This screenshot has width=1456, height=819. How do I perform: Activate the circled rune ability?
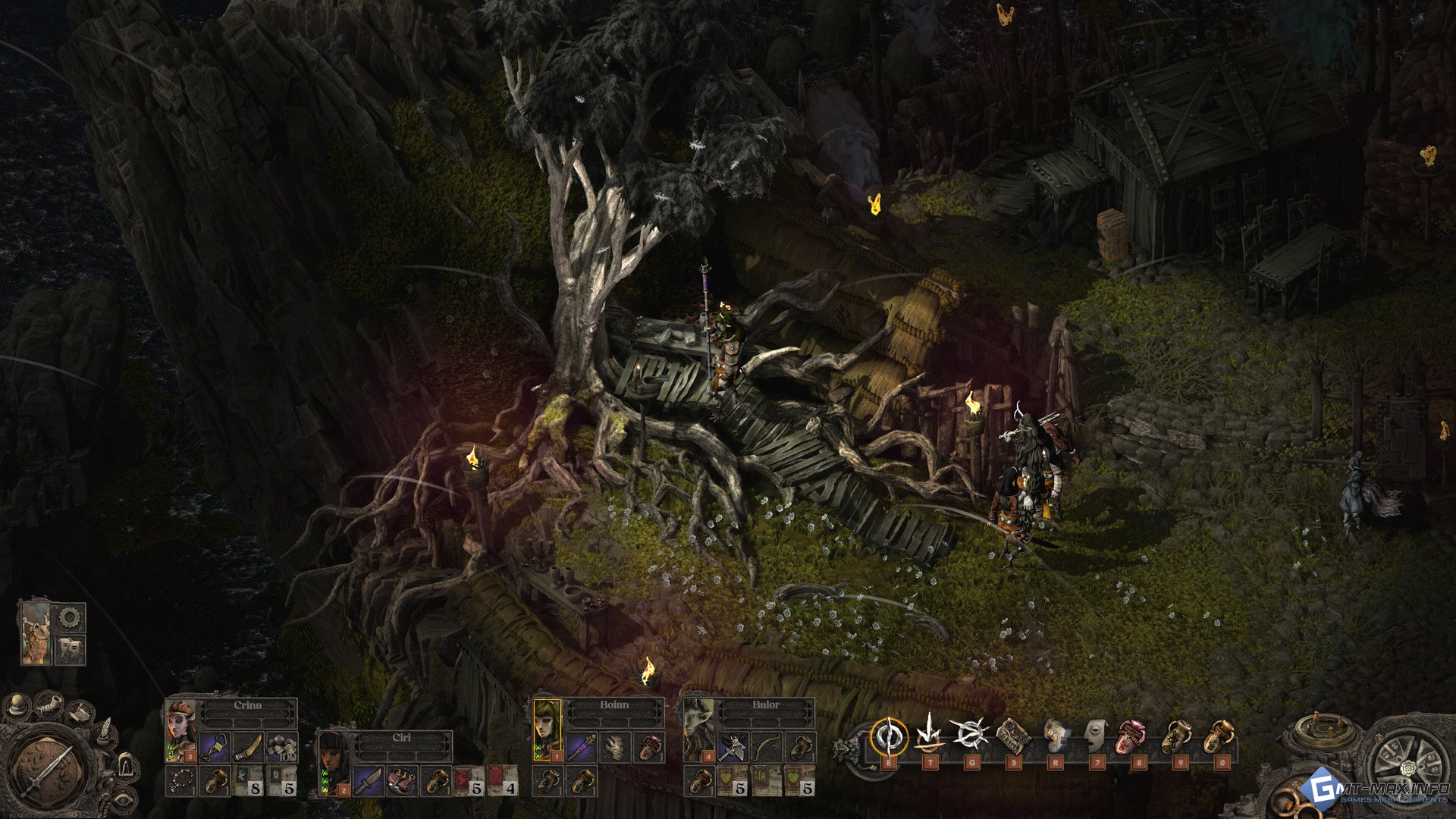[888, 735]
